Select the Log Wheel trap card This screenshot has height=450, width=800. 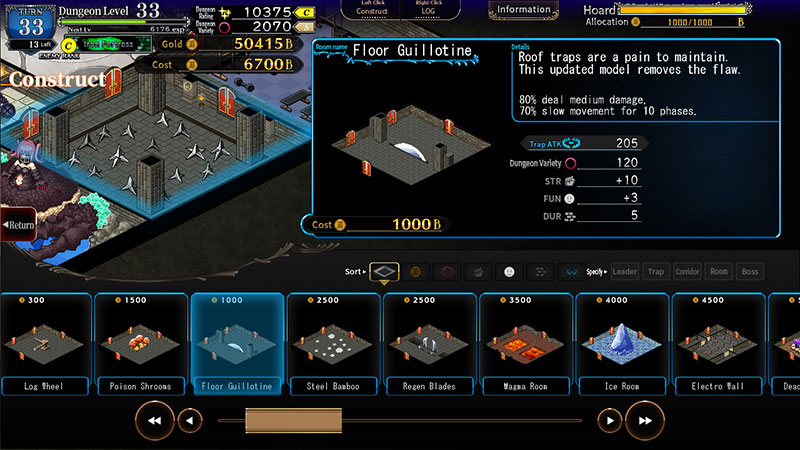click(x=44, y=342)
